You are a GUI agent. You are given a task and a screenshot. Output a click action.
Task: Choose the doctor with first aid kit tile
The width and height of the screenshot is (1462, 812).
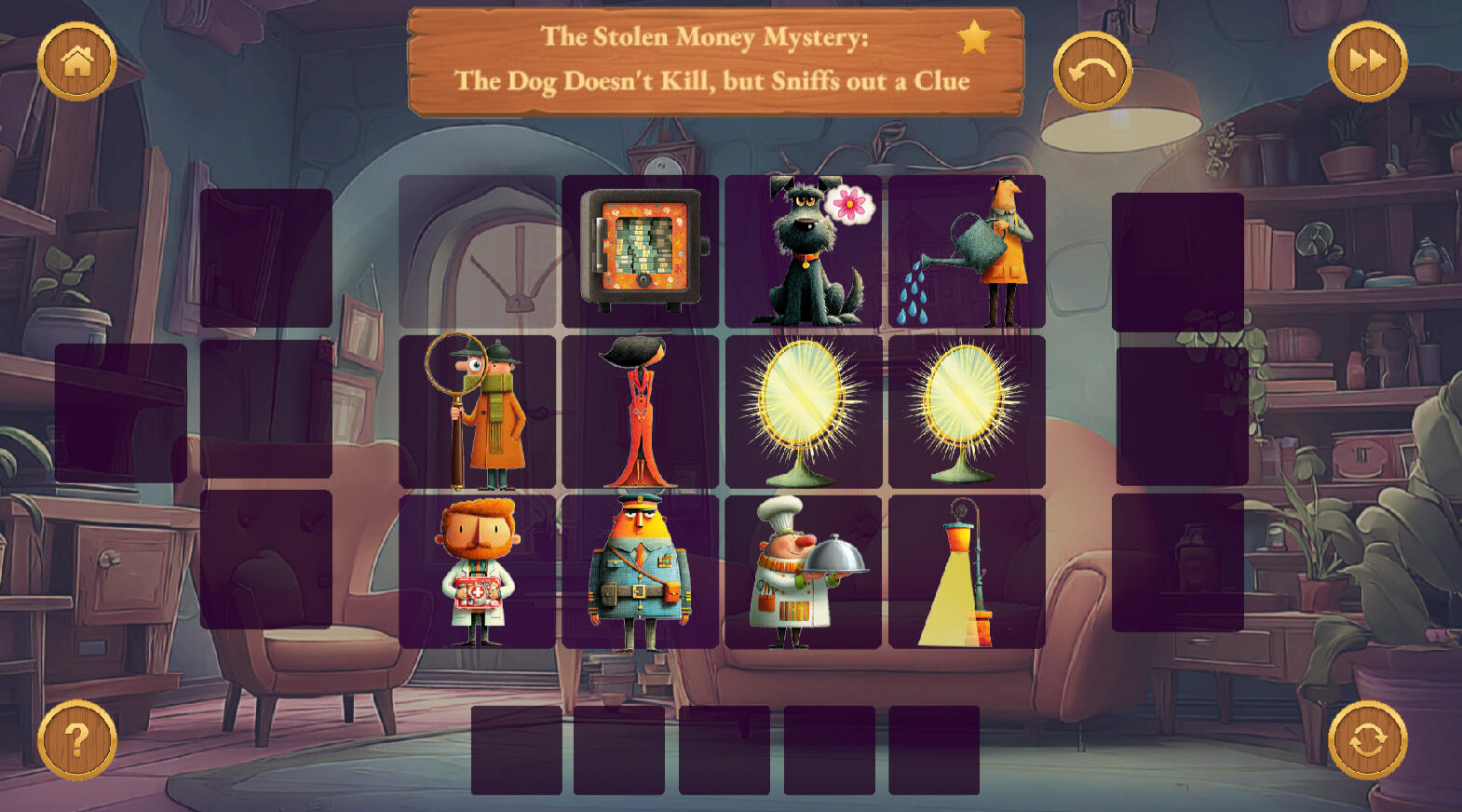478,571
